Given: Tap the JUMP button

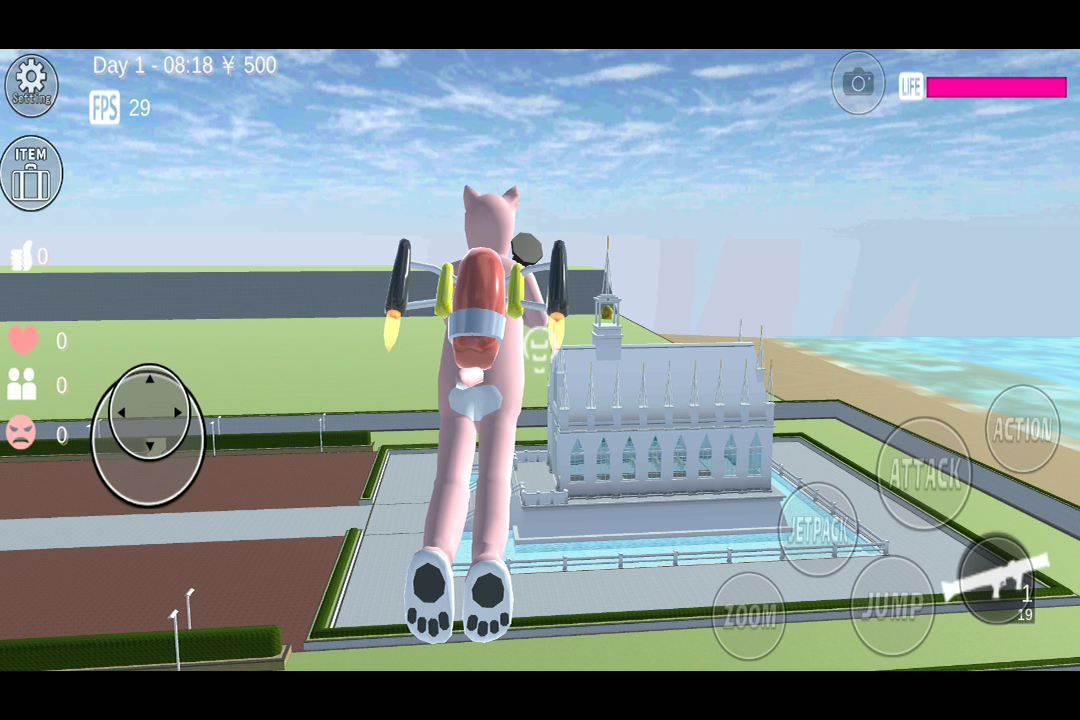Looking at the screenshot, I should point(892,605).
